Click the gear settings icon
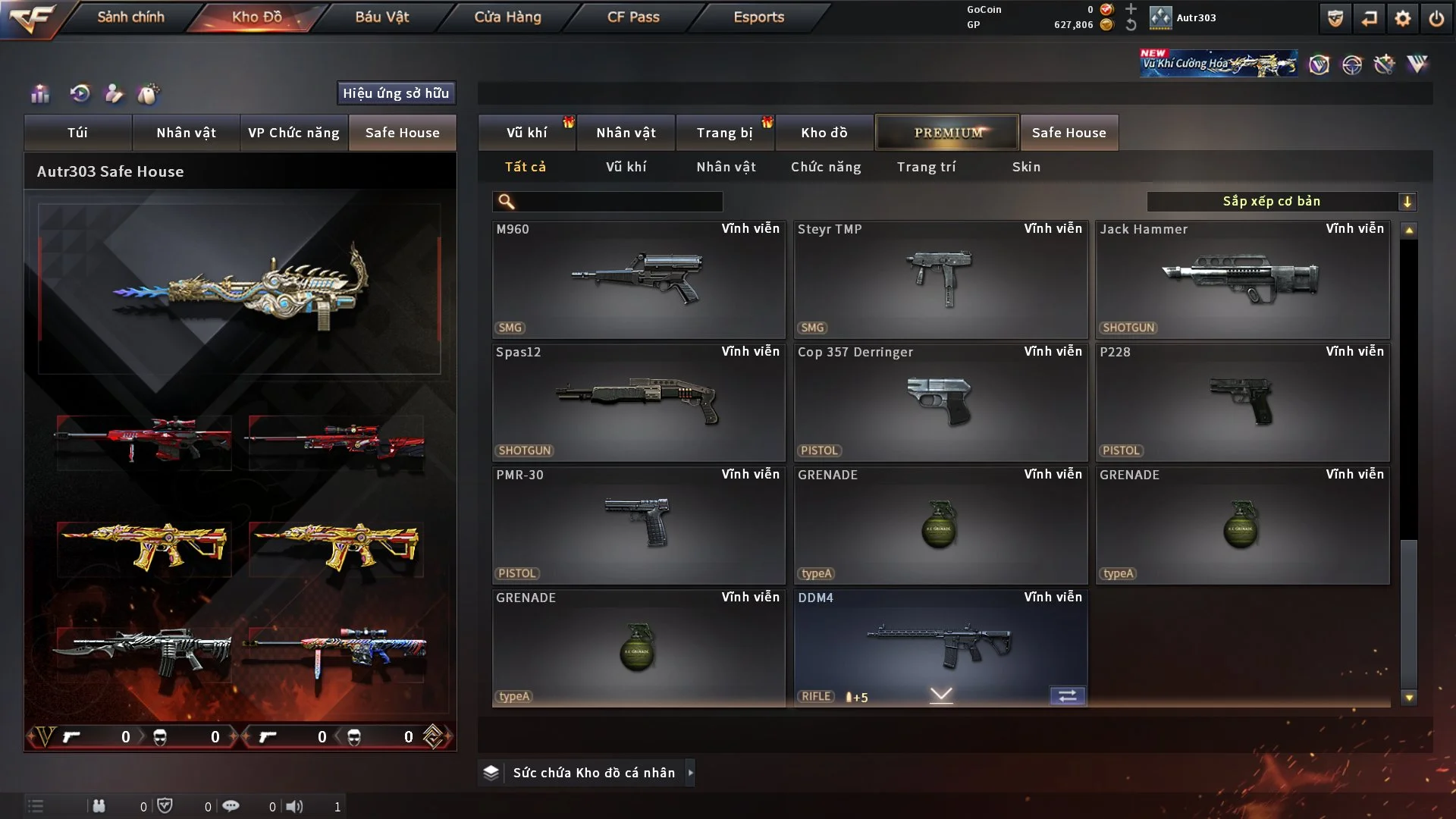 click(1403, 18)
